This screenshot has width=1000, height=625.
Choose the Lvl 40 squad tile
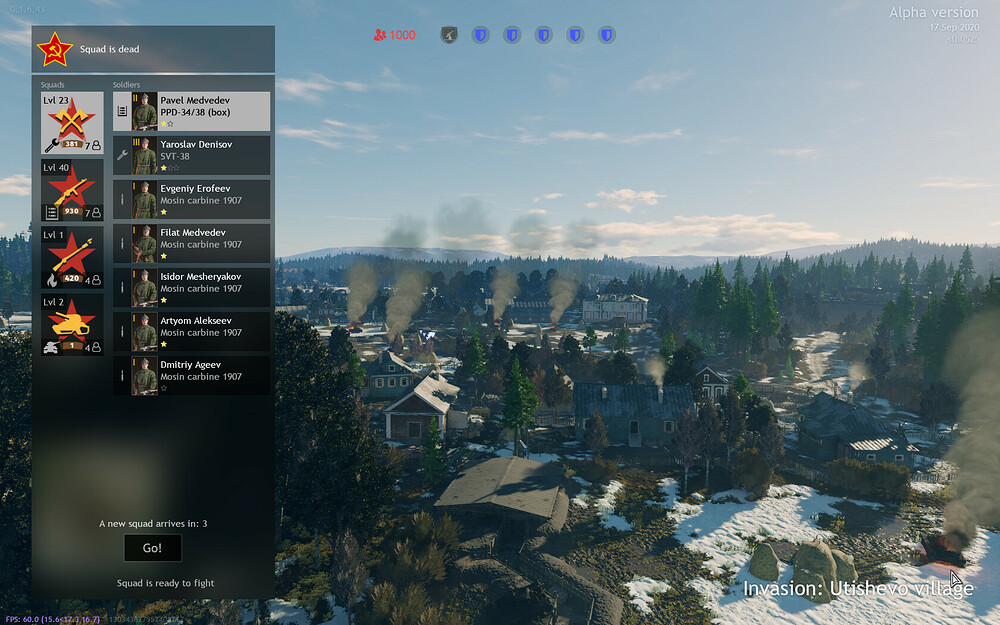[72, 190]
